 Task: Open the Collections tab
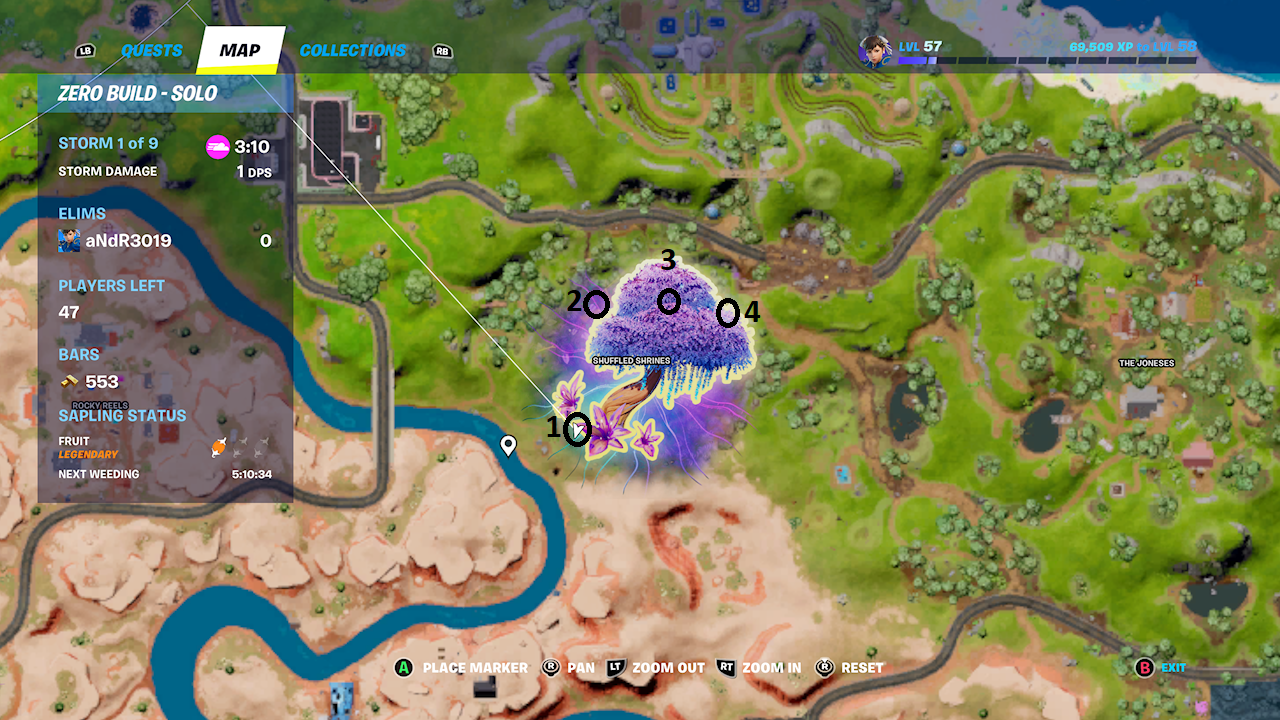(x=353, y=51)
